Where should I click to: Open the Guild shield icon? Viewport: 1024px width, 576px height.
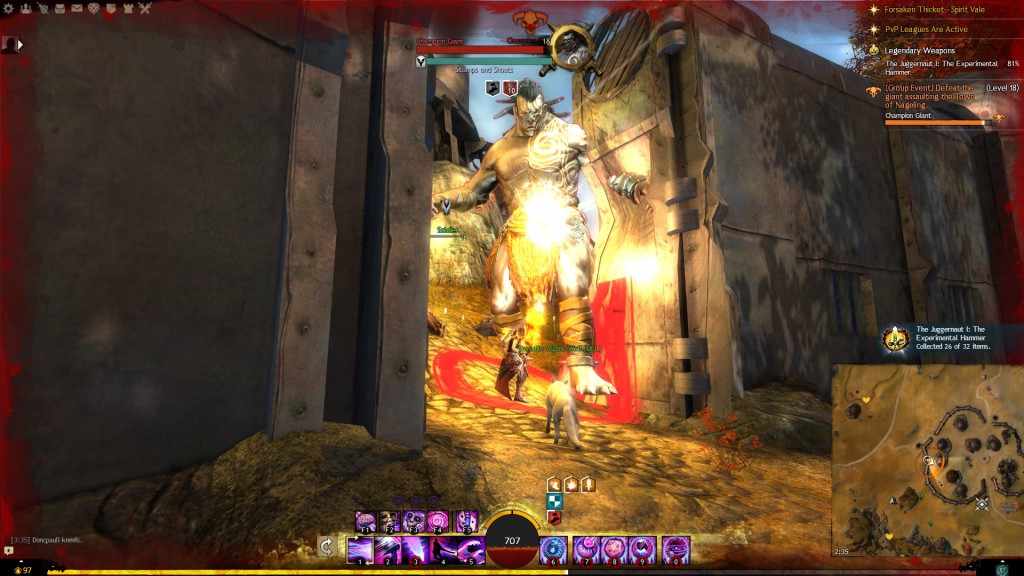(109, 9)
